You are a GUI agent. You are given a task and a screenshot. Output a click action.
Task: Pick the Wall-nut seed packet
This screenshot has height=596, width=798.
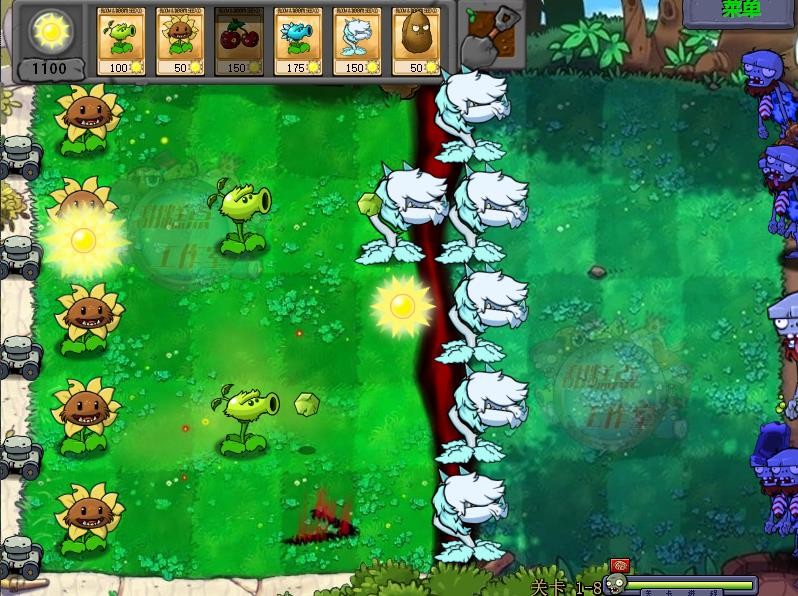pos(416,41)
